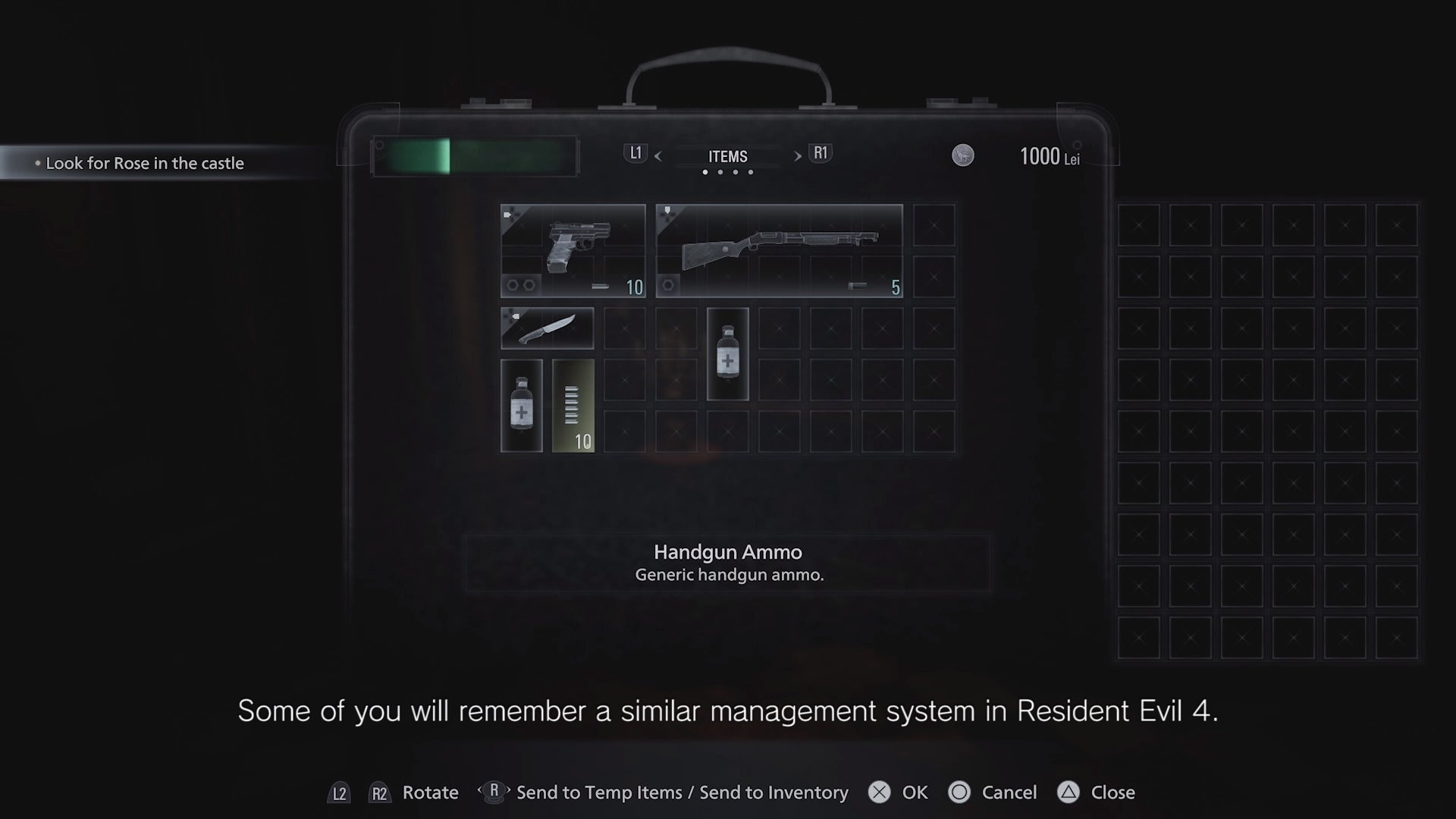
Task: Pick the first aid med bottle near the knife
Action: [x=726, y=353]
